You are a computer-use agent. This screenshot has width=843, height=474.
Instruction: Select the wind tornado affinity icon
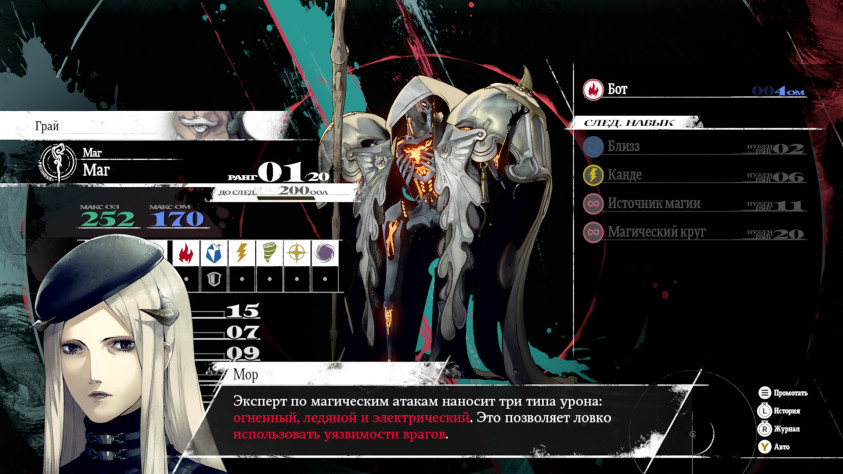pyautogui.click(x=269, y=252)
